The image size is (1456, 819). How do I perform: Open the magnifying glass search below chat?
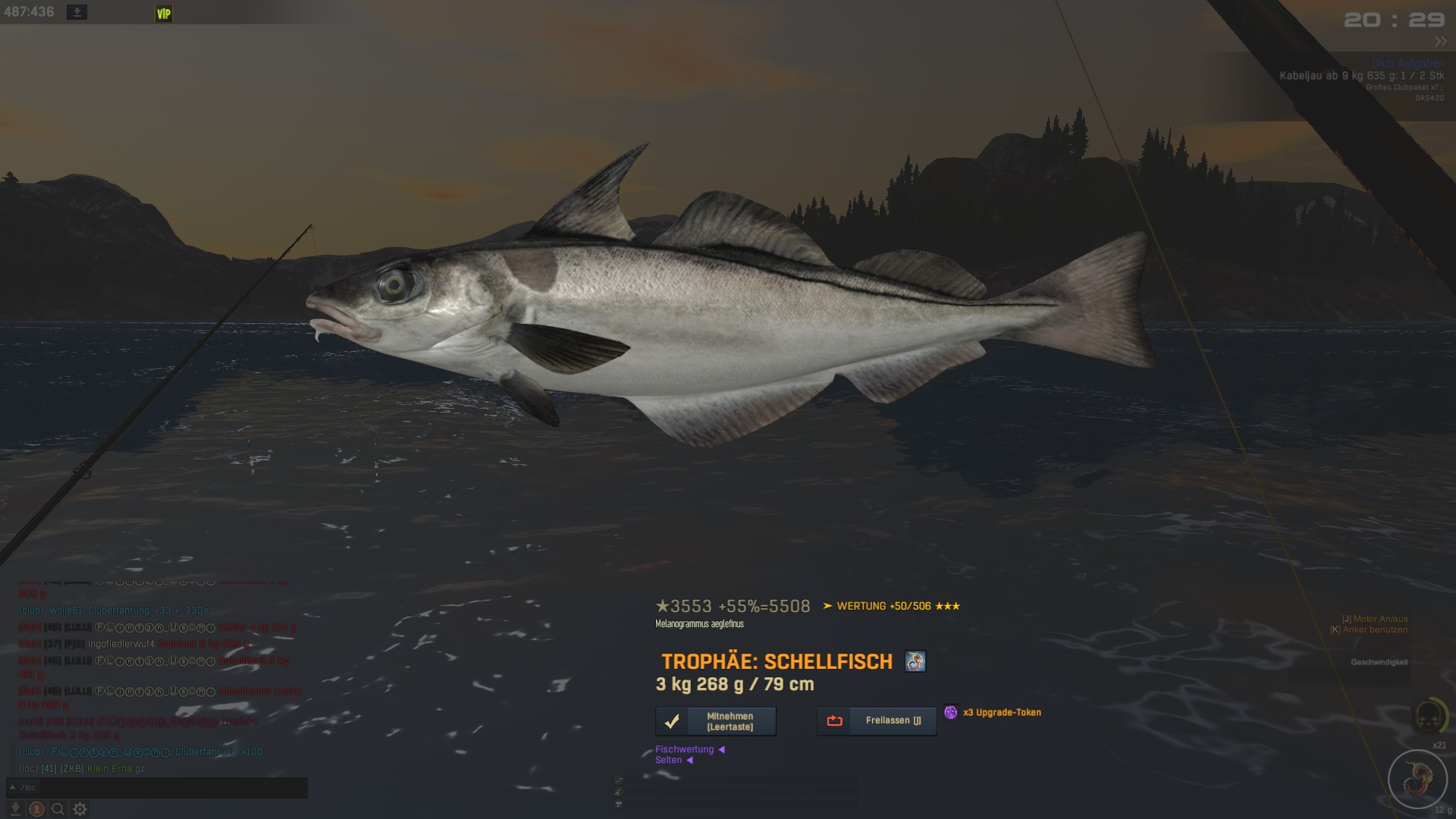pyautogui.click(x=58, y=809)
